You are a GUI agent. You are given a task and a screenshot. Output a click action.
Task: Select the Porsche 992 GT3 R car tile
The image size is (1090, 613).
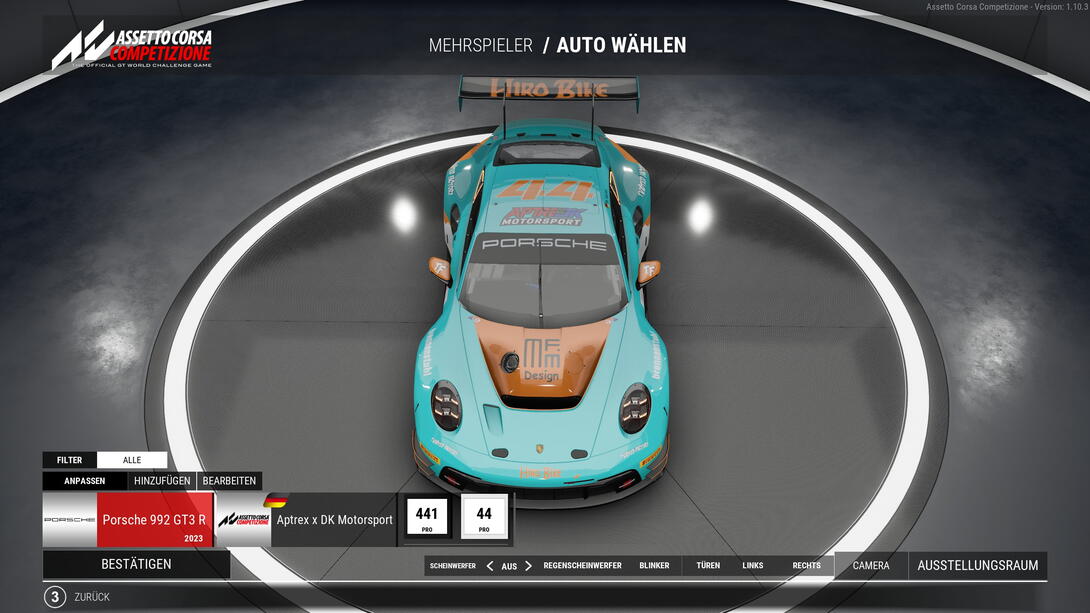pyautogui.click(x=128, y=519)
